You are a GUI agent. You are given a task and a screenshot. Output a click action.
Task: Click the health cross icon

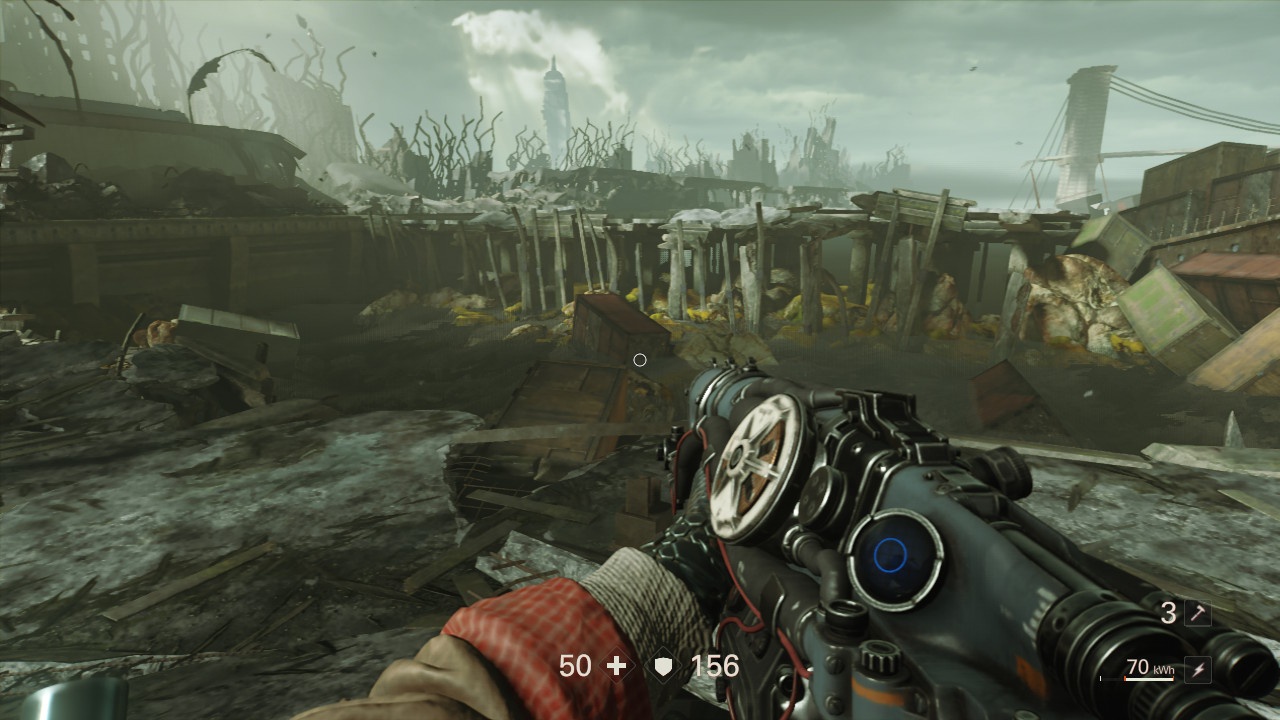pyautogui.click(x=617, y=665)
